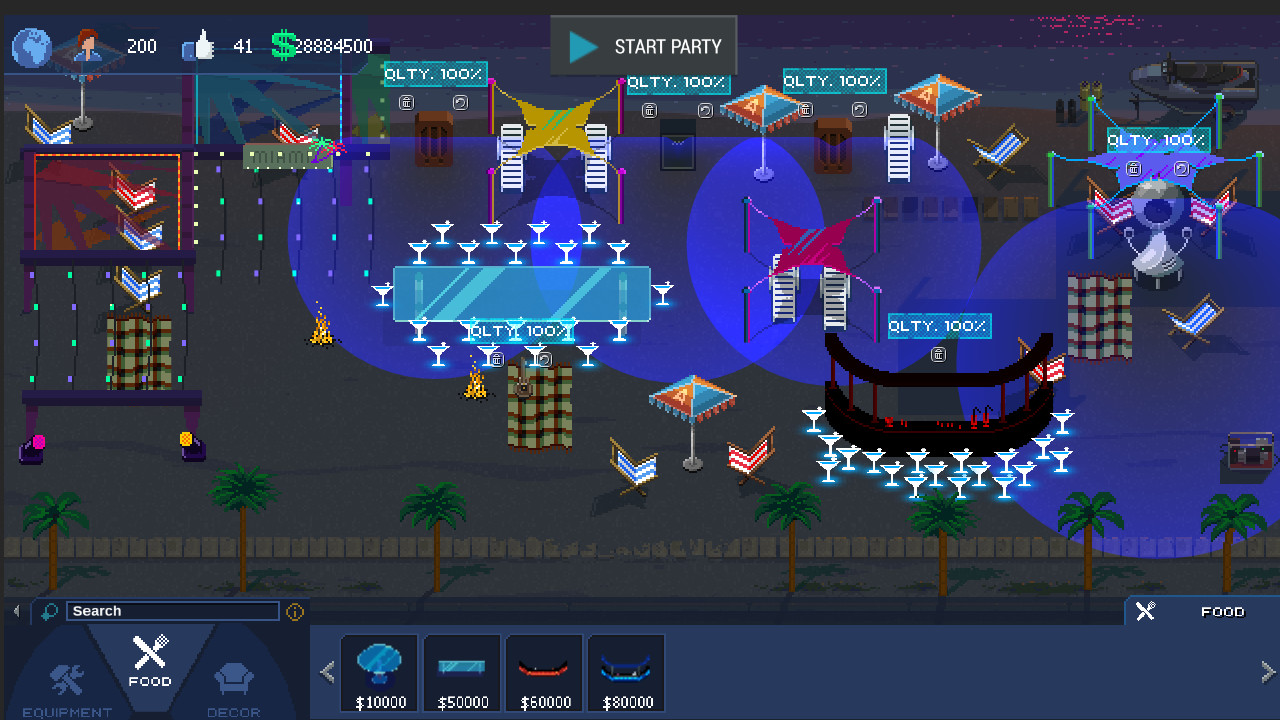The height and width of the screenshot is (720, 1280).
Task: Switch to the Equipment category
Action: tap(66, 683)
